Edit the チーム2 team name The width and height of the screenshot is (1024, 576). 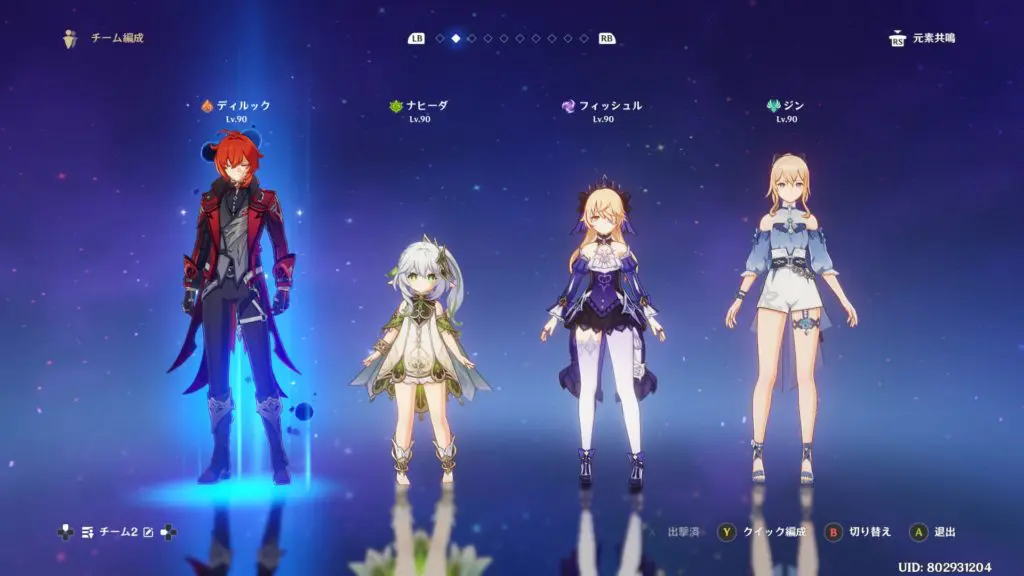pos(149,532)
